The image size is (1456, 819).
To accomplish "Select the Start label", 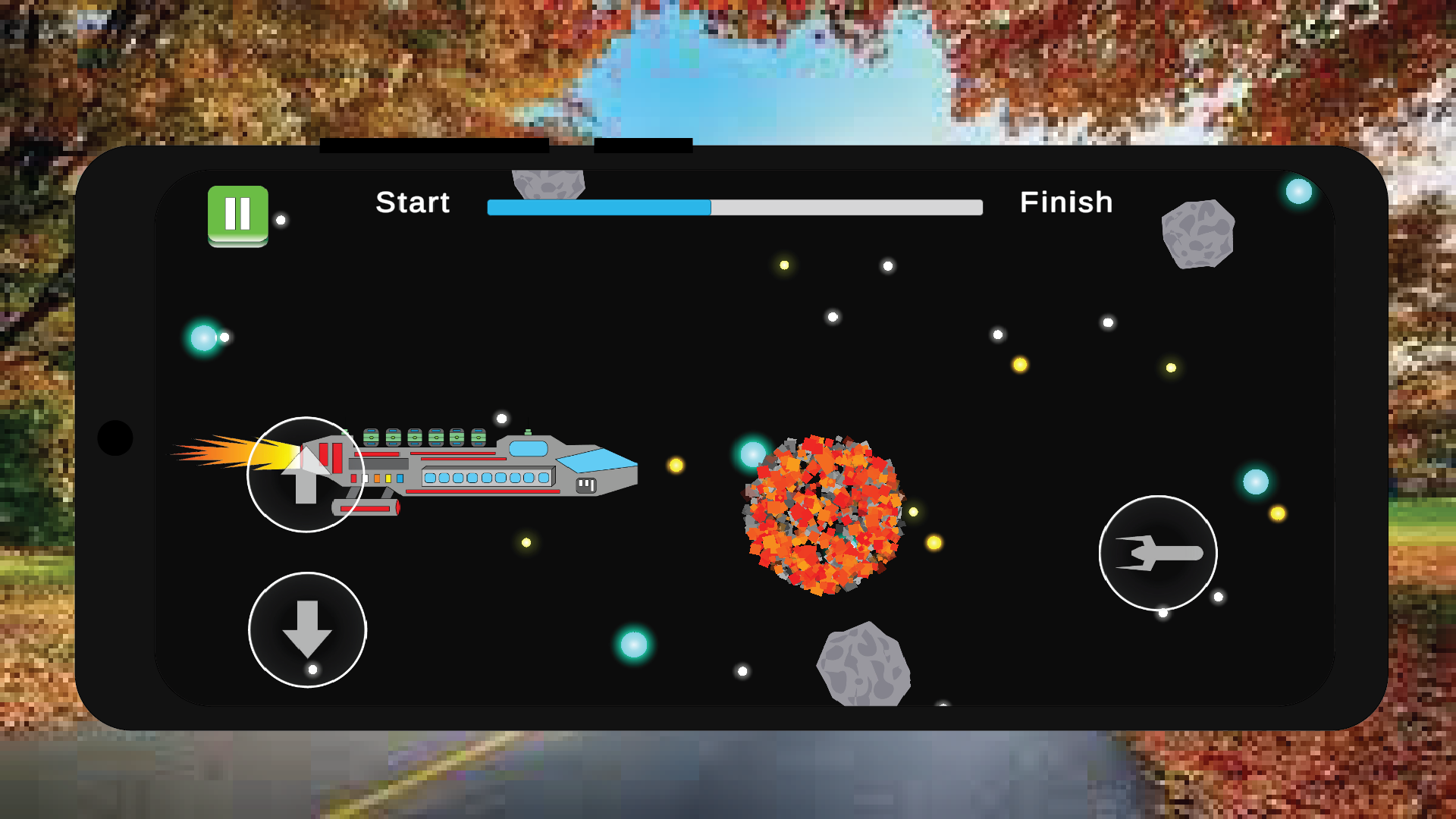I will tap(413, 202).
